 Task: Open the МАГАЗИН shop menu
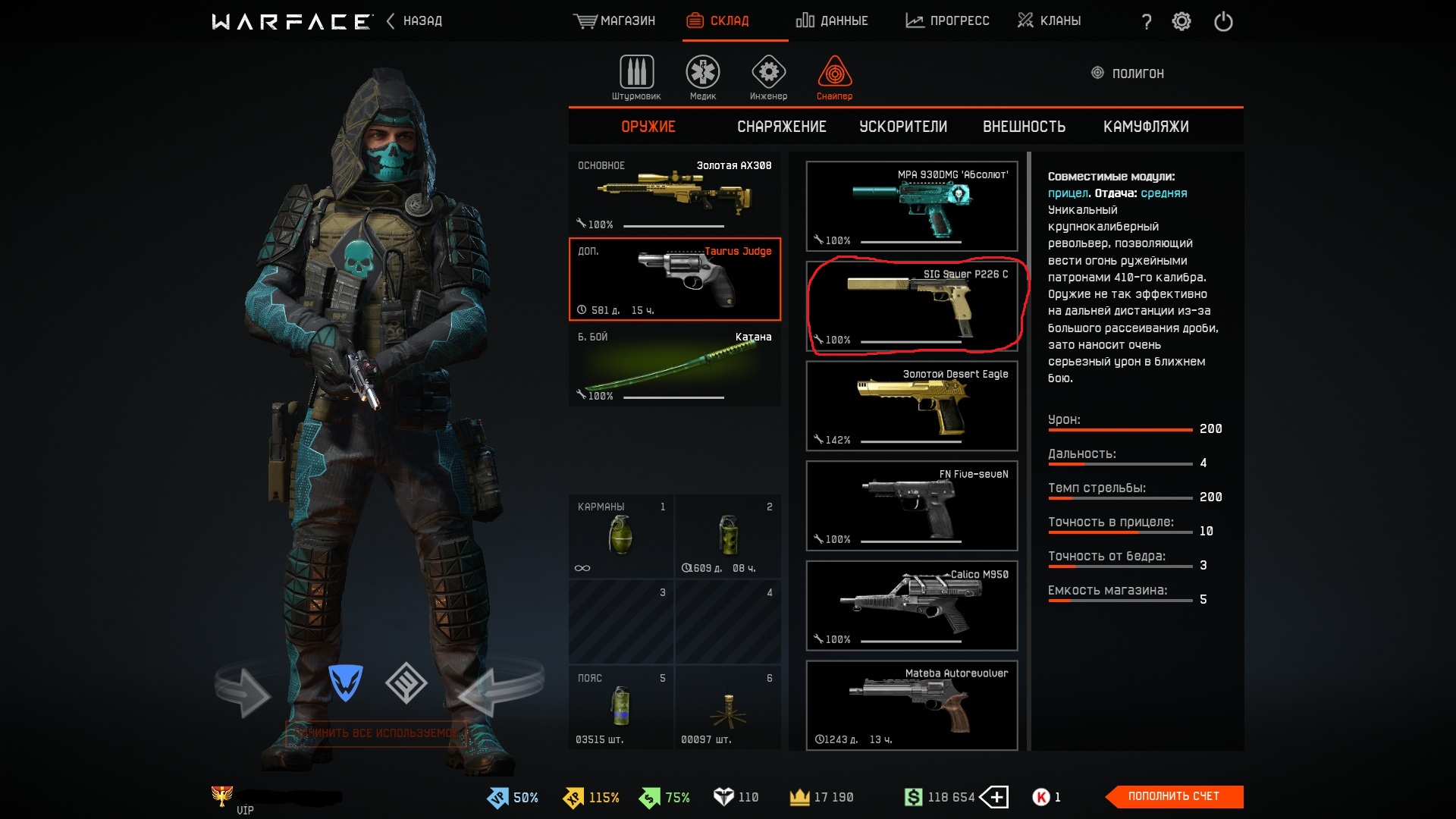(x=614, y=21)
